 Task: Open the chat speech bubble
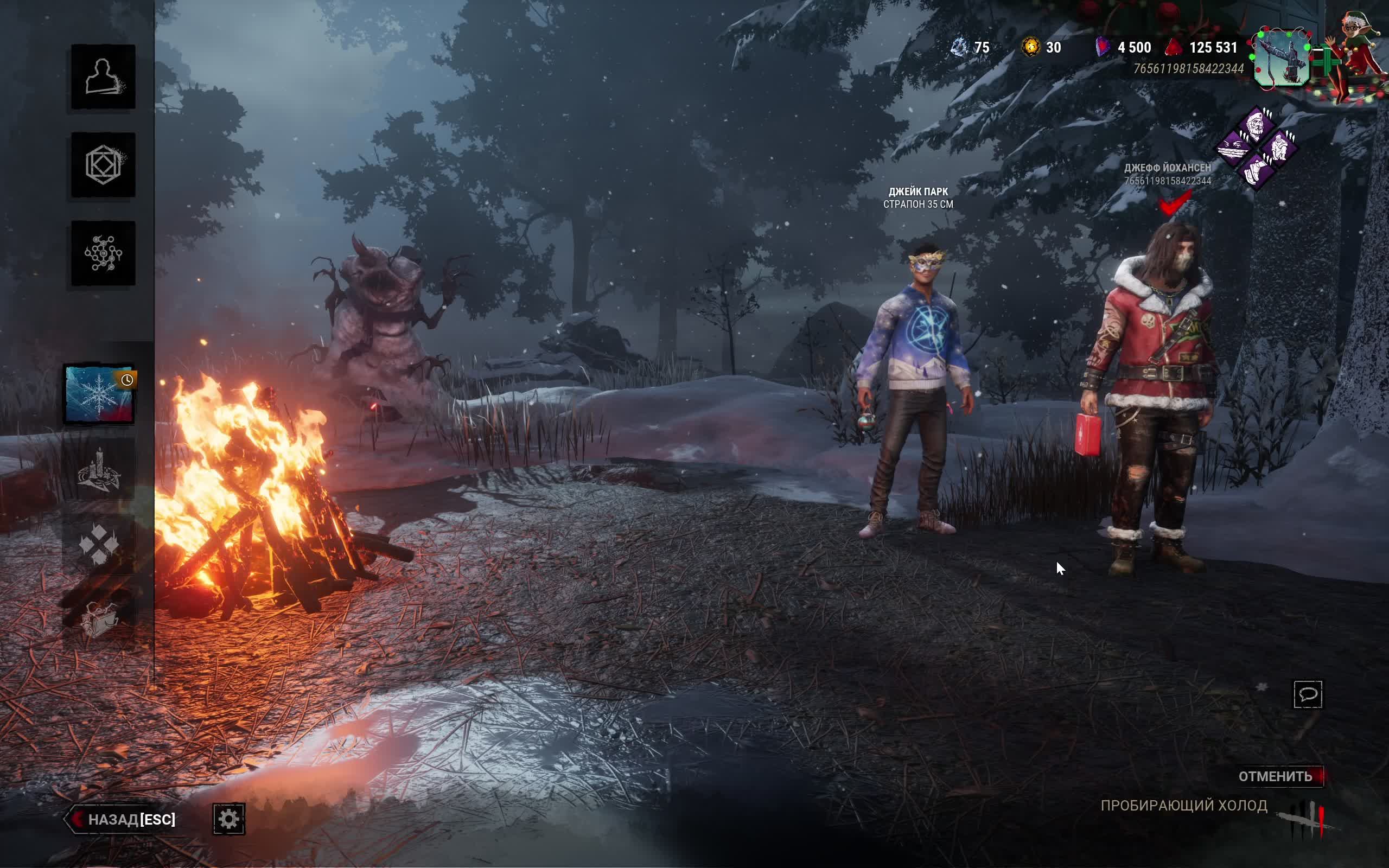1308,694
